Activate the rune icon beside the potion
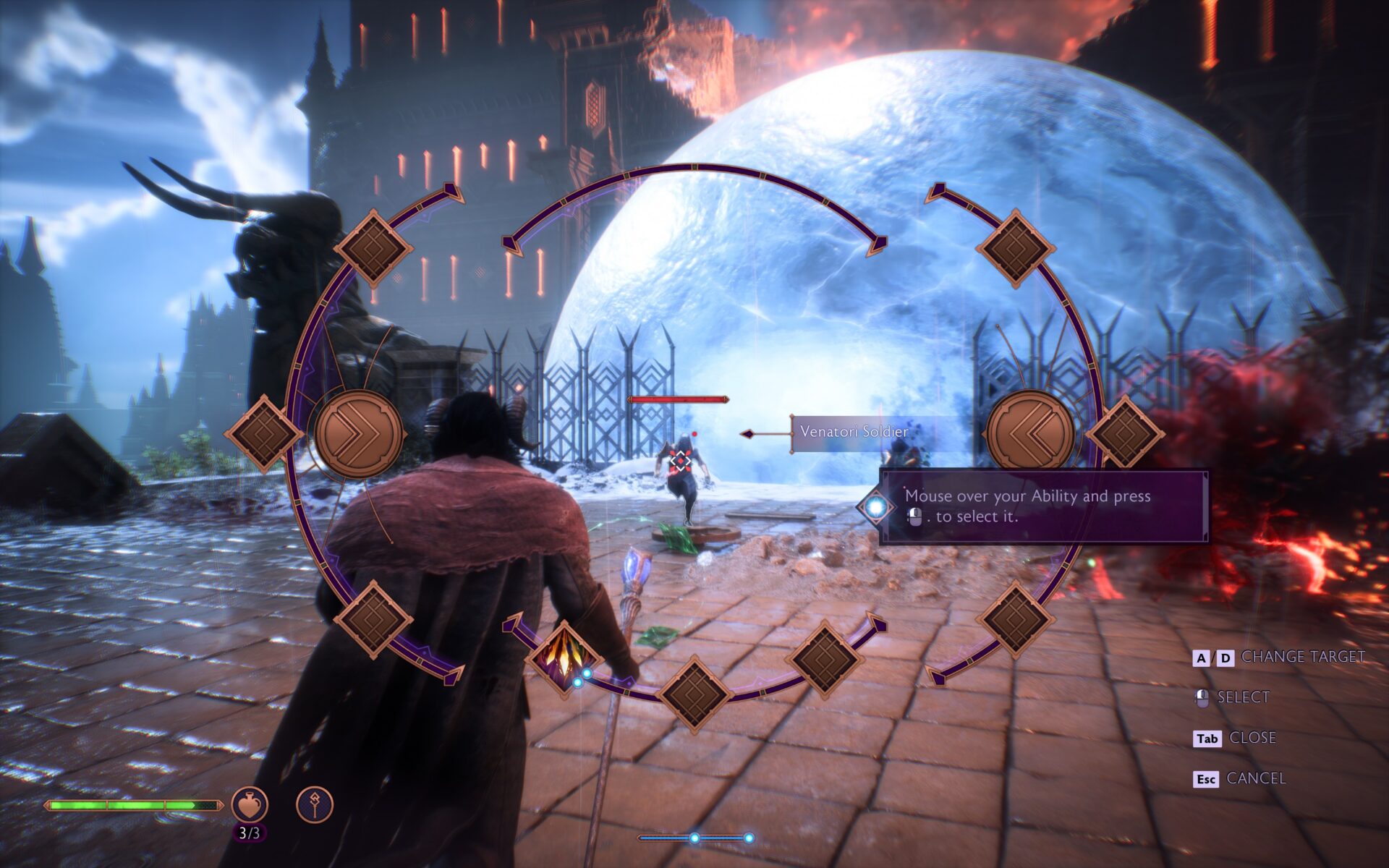1389x868 pixels. pyautogui.click(x=315, y=805)
